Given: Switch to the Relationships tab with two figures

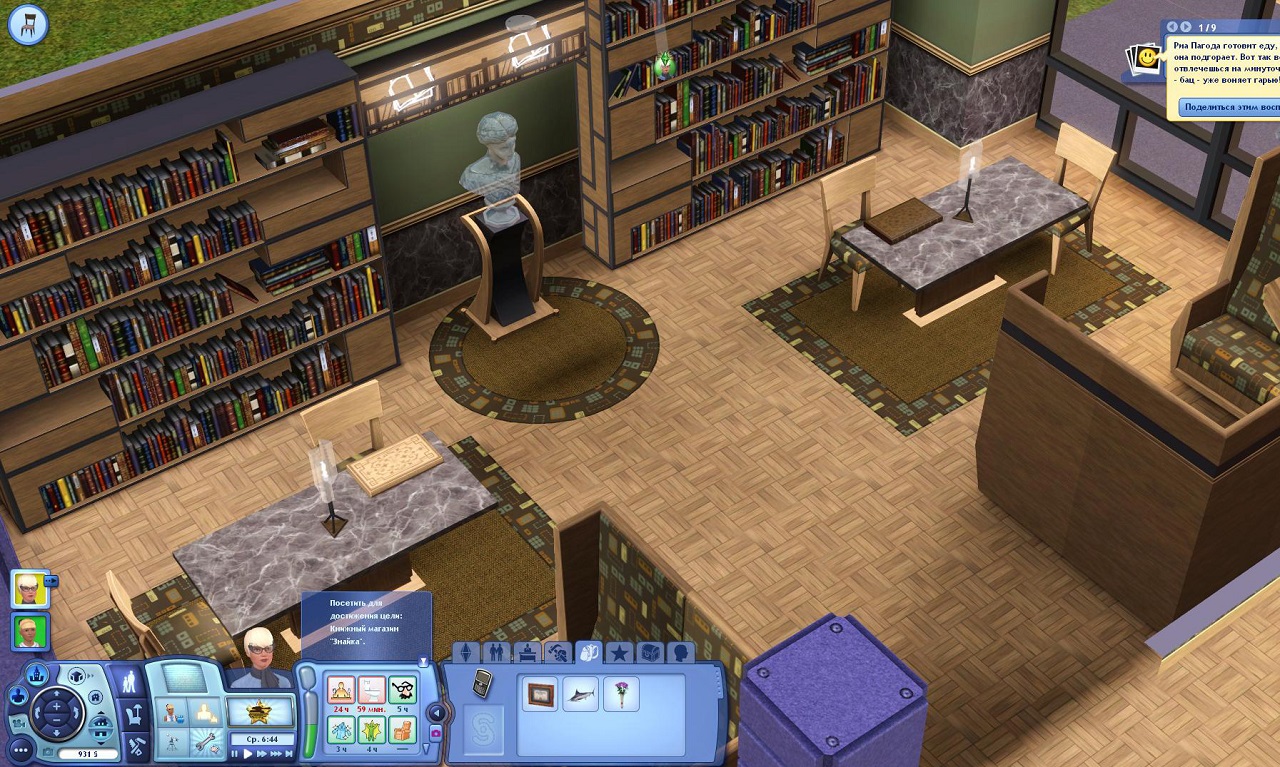Looking at the screenshot, I should click(495, 654).
